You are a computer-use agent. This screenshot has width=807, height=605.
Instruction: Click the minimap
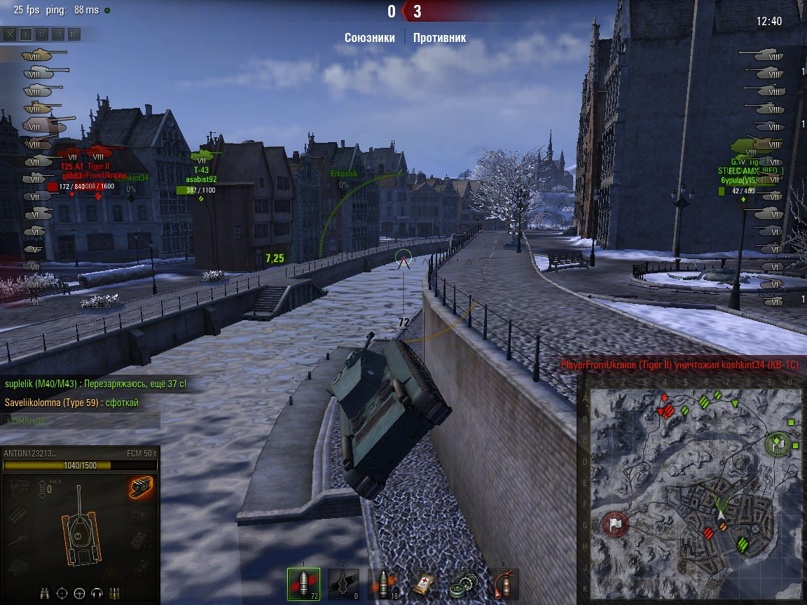click(692, 491)
